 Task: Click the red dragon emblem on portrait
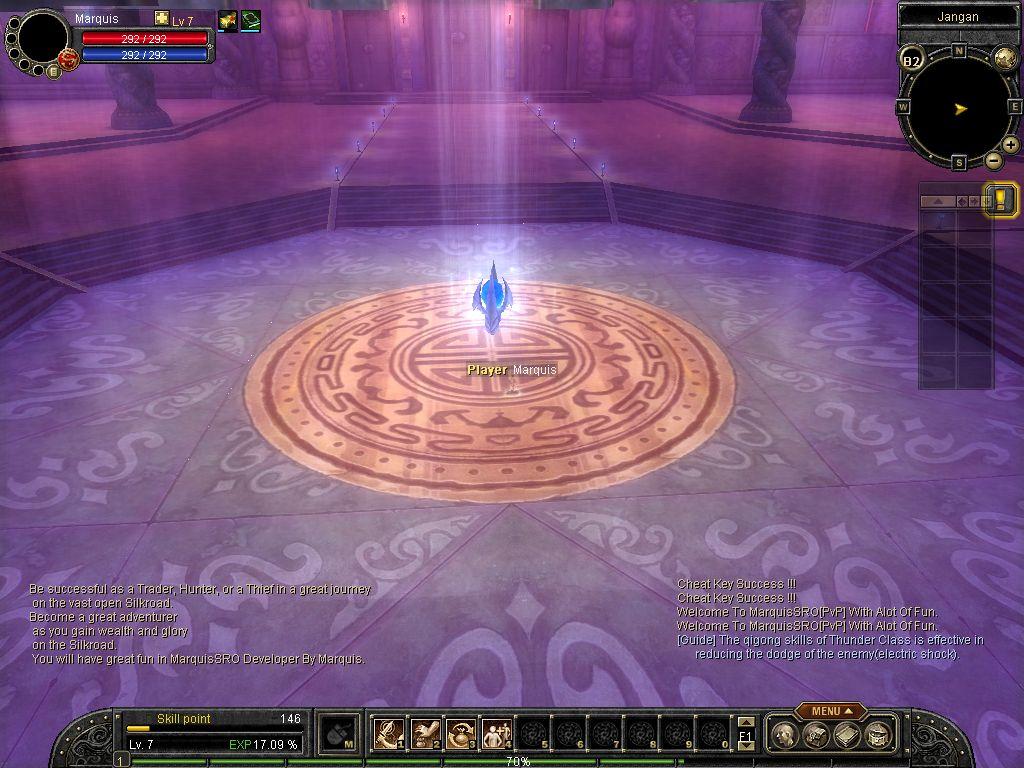[x=69, y=59]
